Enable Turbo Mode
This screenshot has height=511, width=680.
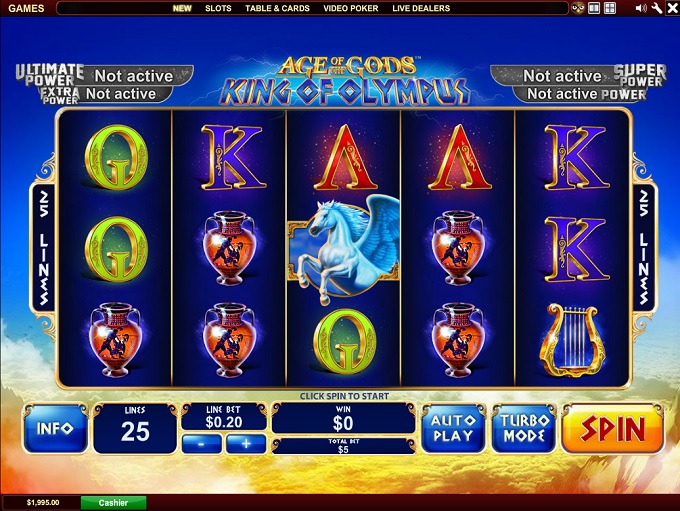[x=525, y=429]
